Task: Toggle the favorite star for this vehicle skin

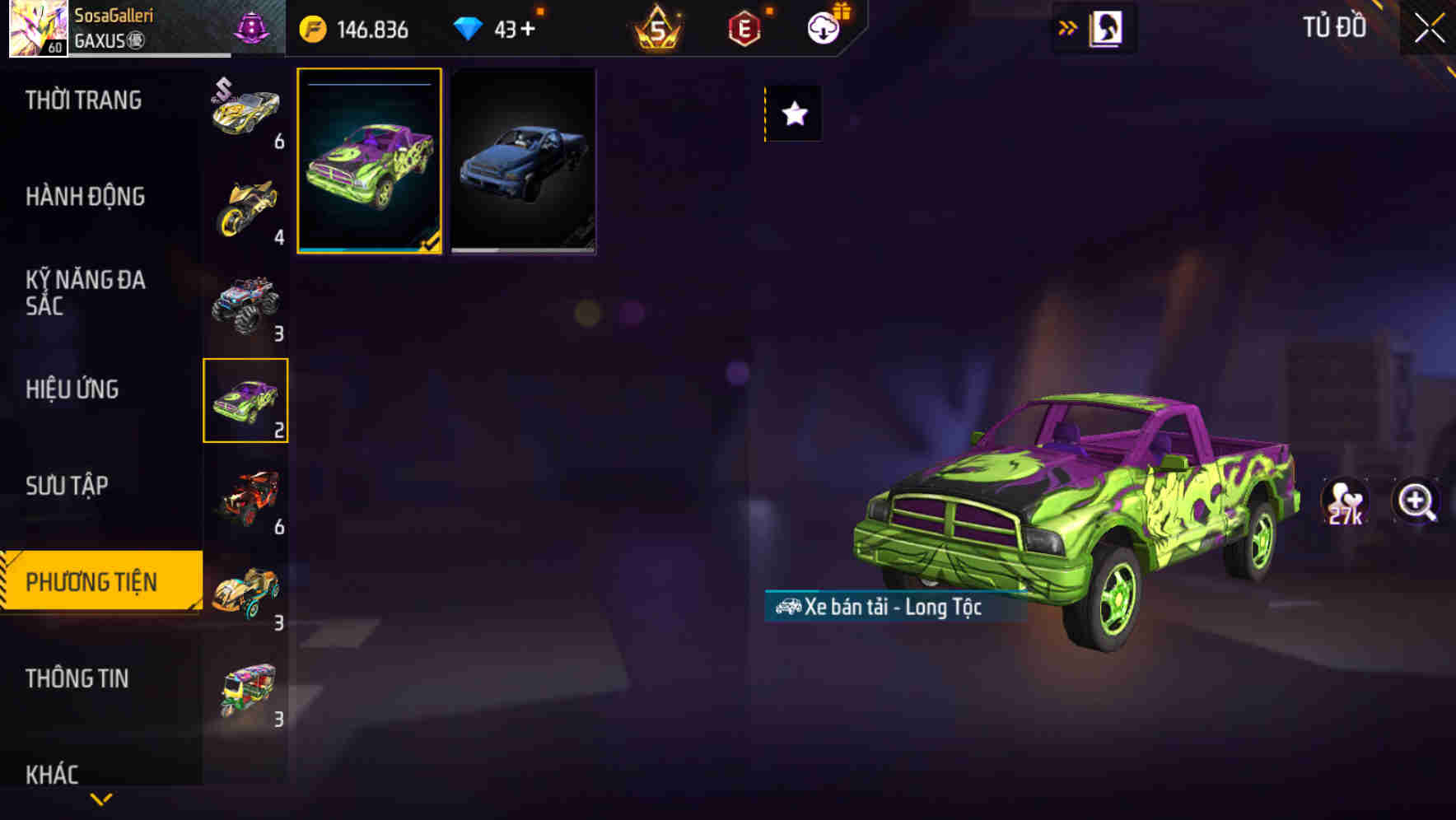Action: [x=793, y=114]
